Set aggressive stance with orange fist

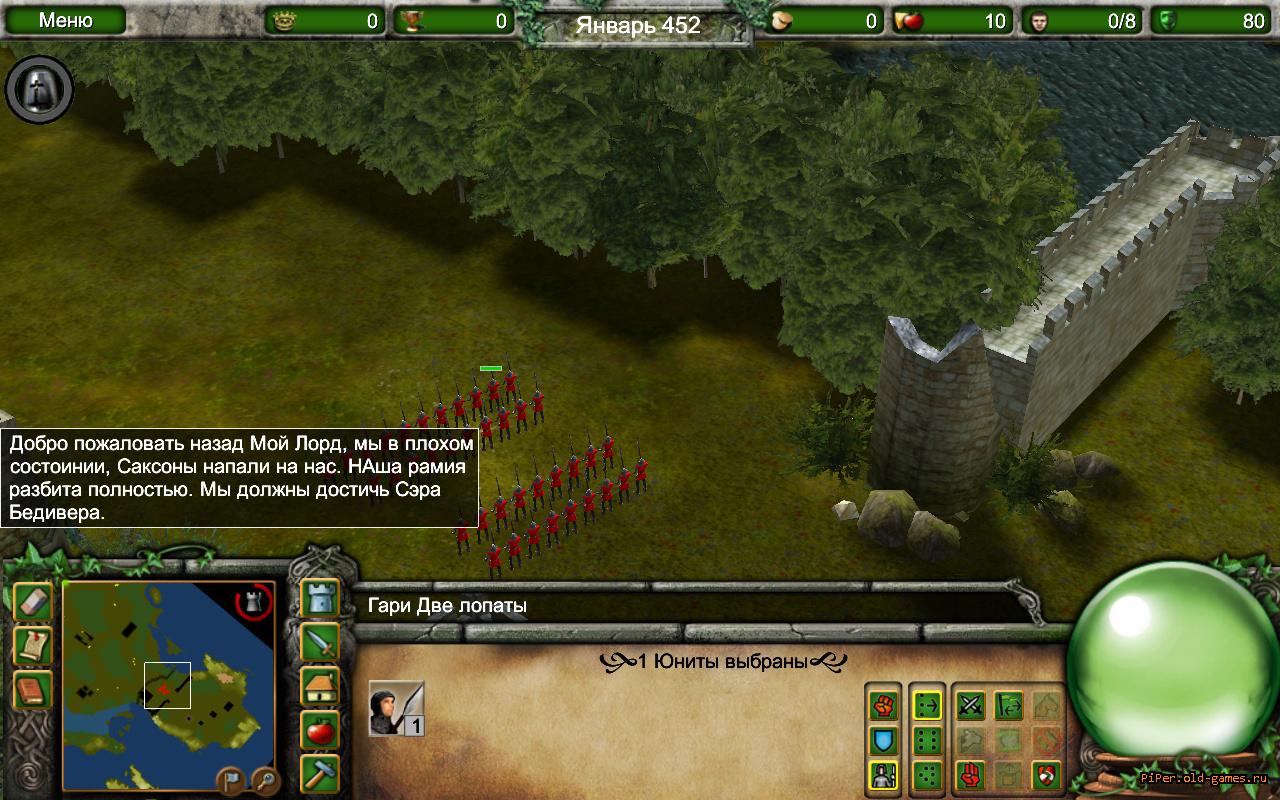tap(884, 706)
